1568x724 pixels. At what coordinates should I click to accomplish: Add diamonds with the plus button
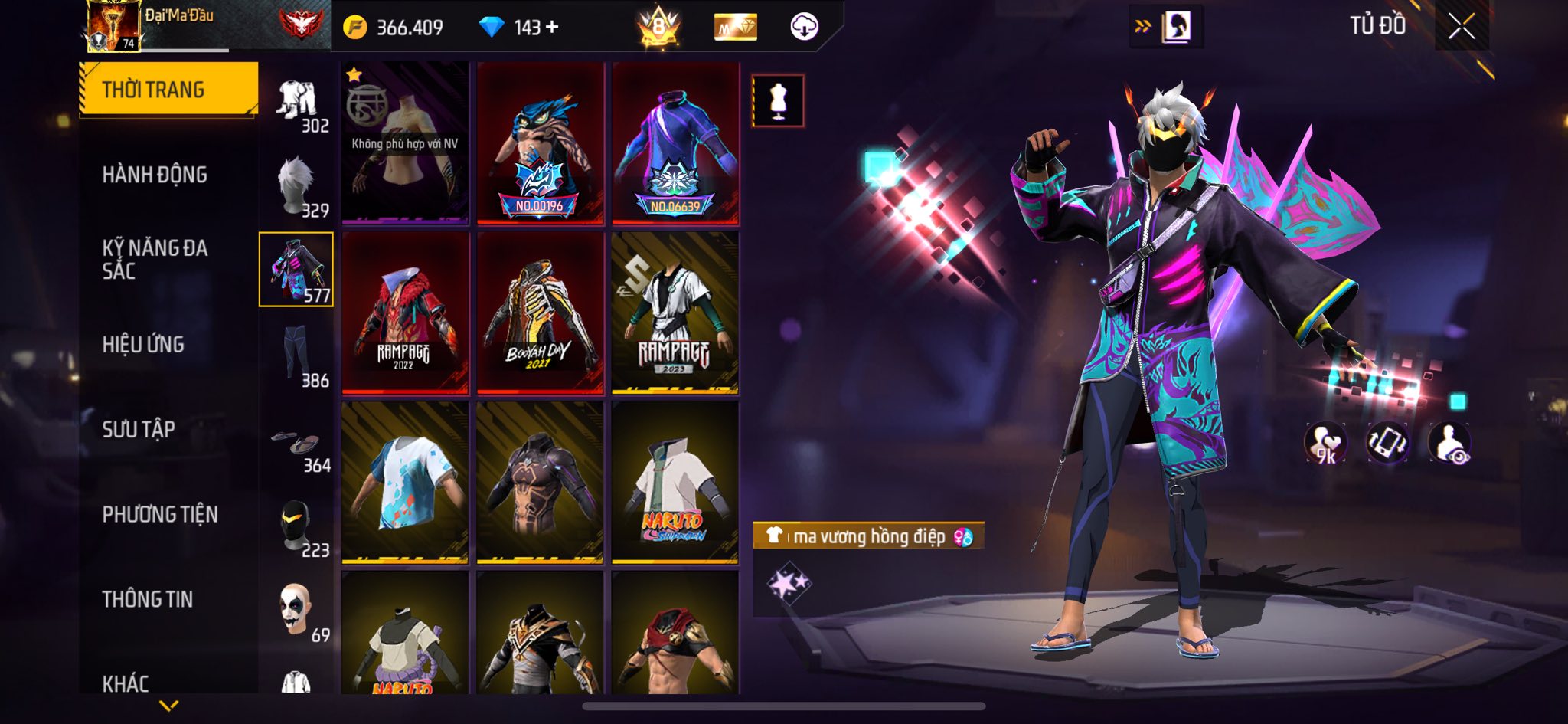[552, 28]
